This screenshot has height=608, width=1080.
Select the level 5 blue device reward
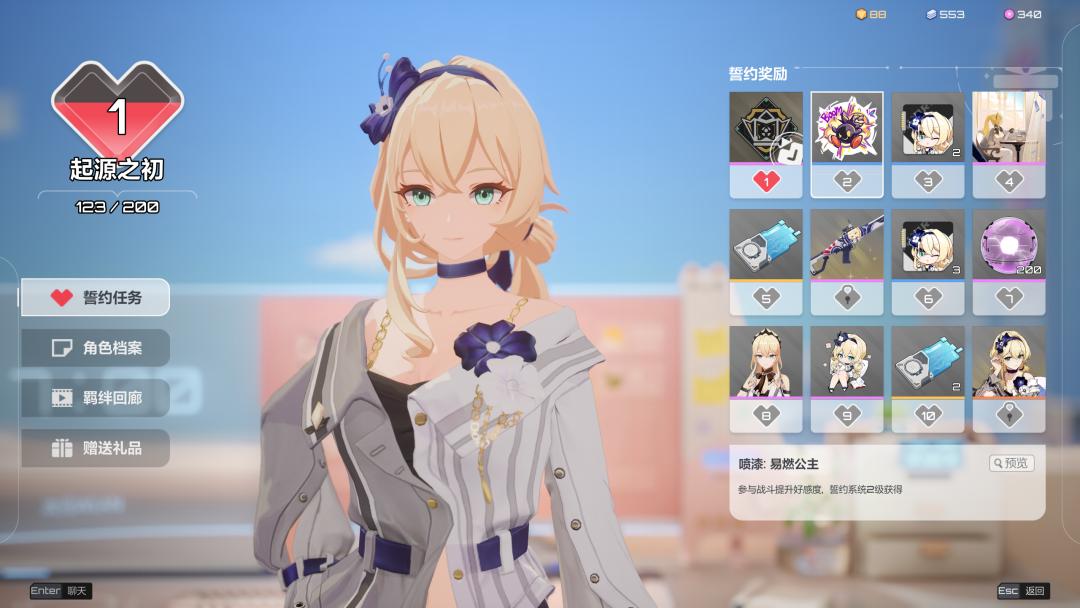point(766,245)
